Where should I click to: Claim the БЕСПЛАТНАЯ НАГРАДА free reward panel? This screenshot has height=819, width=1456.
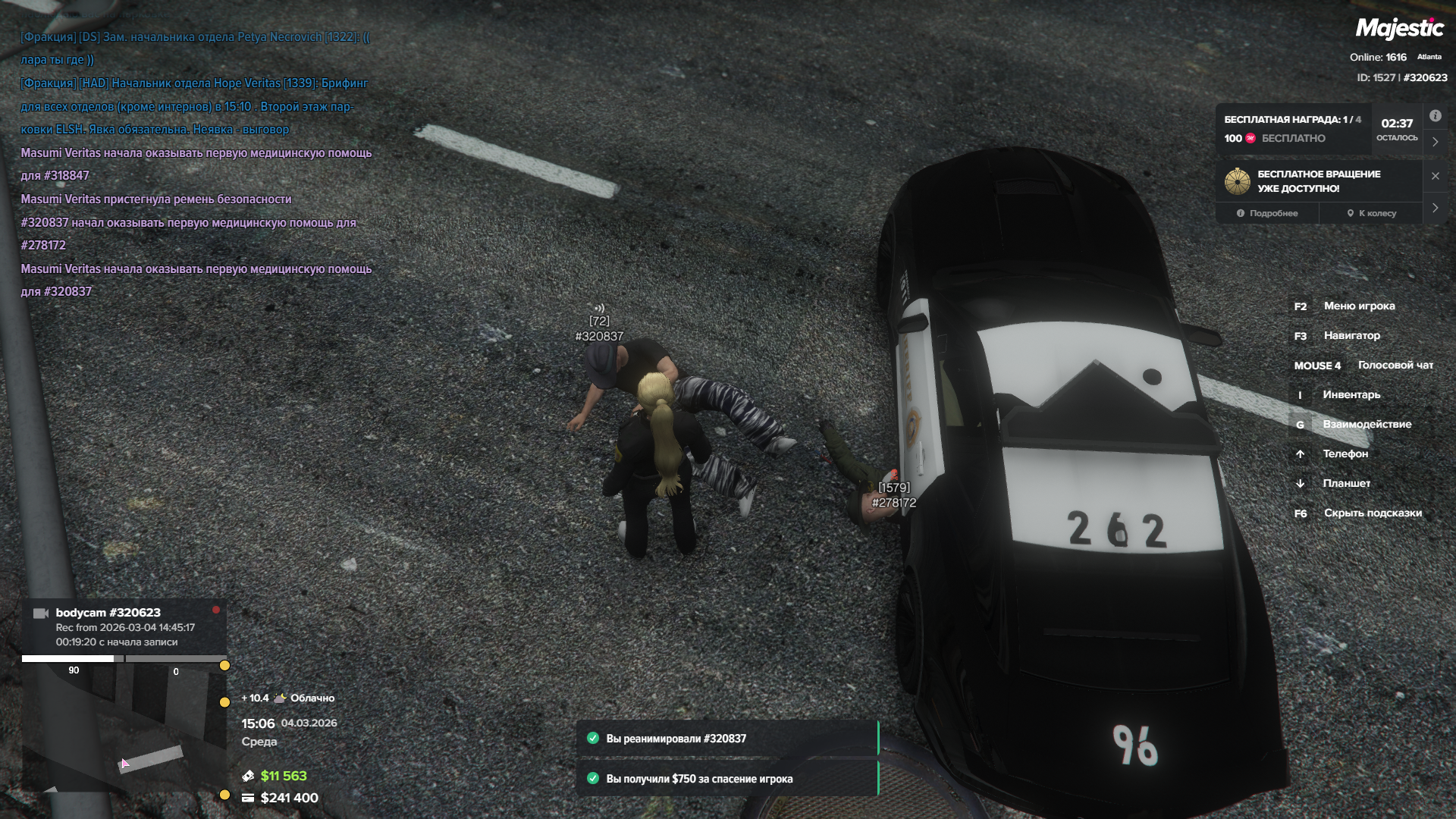coord(1294,129)
